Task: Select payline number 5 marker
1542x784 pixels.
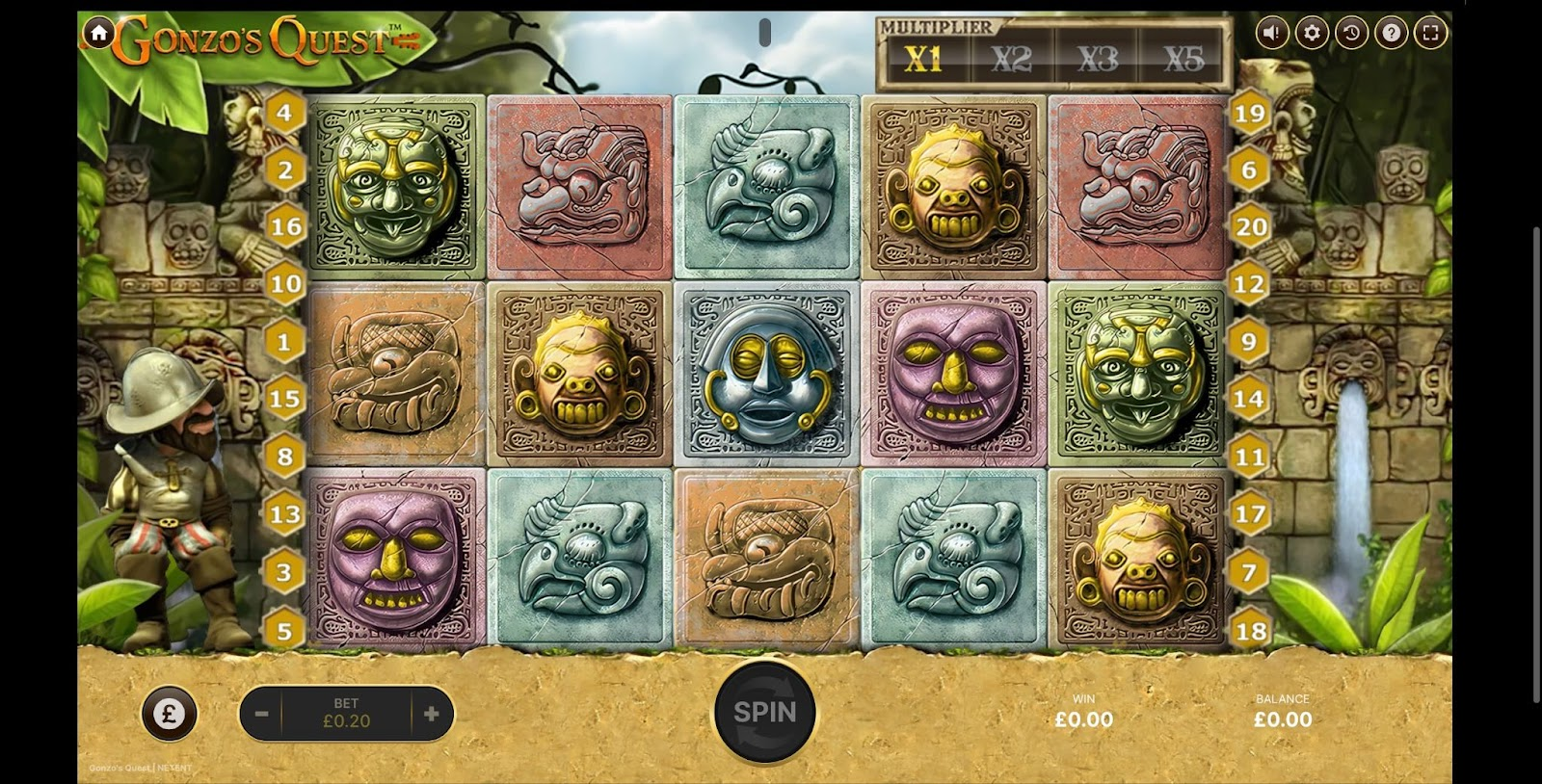Action: tap(284, 631)
